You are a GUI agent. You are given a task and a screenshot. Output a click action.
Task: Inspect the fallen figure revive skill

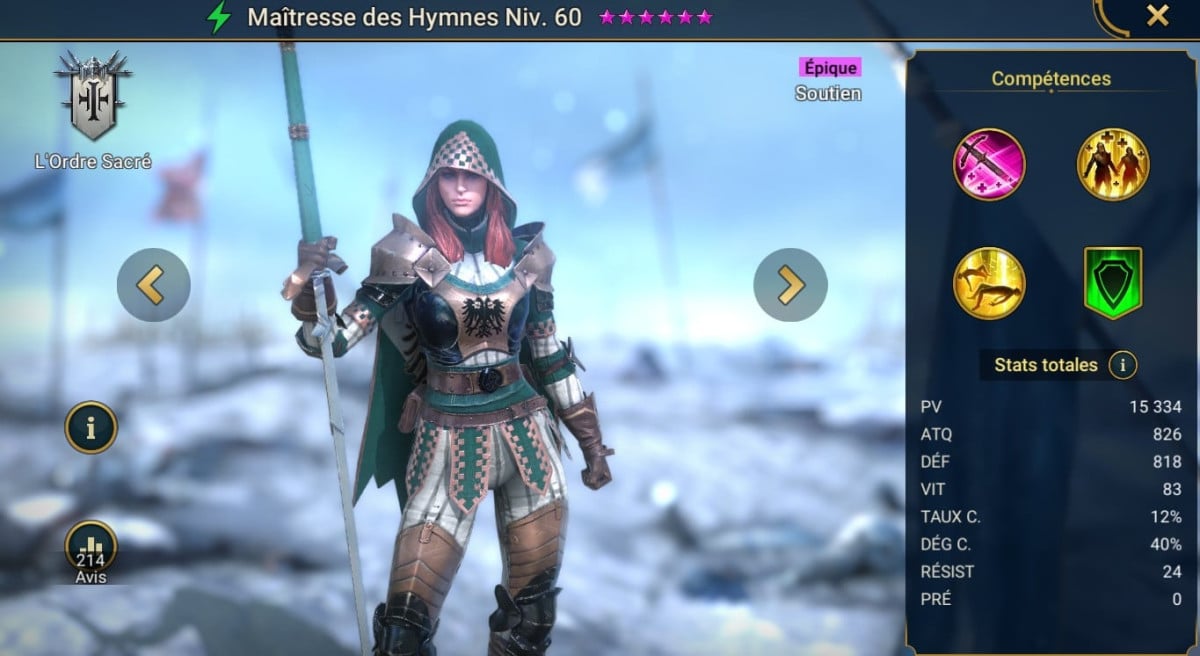pos(989,282)
